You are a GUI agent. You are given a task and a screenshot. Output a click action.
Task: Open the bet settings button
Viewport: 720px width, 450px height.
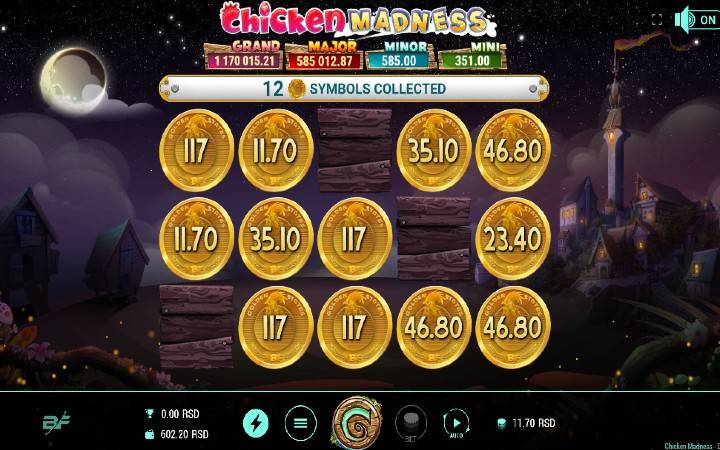click(411, 422)
